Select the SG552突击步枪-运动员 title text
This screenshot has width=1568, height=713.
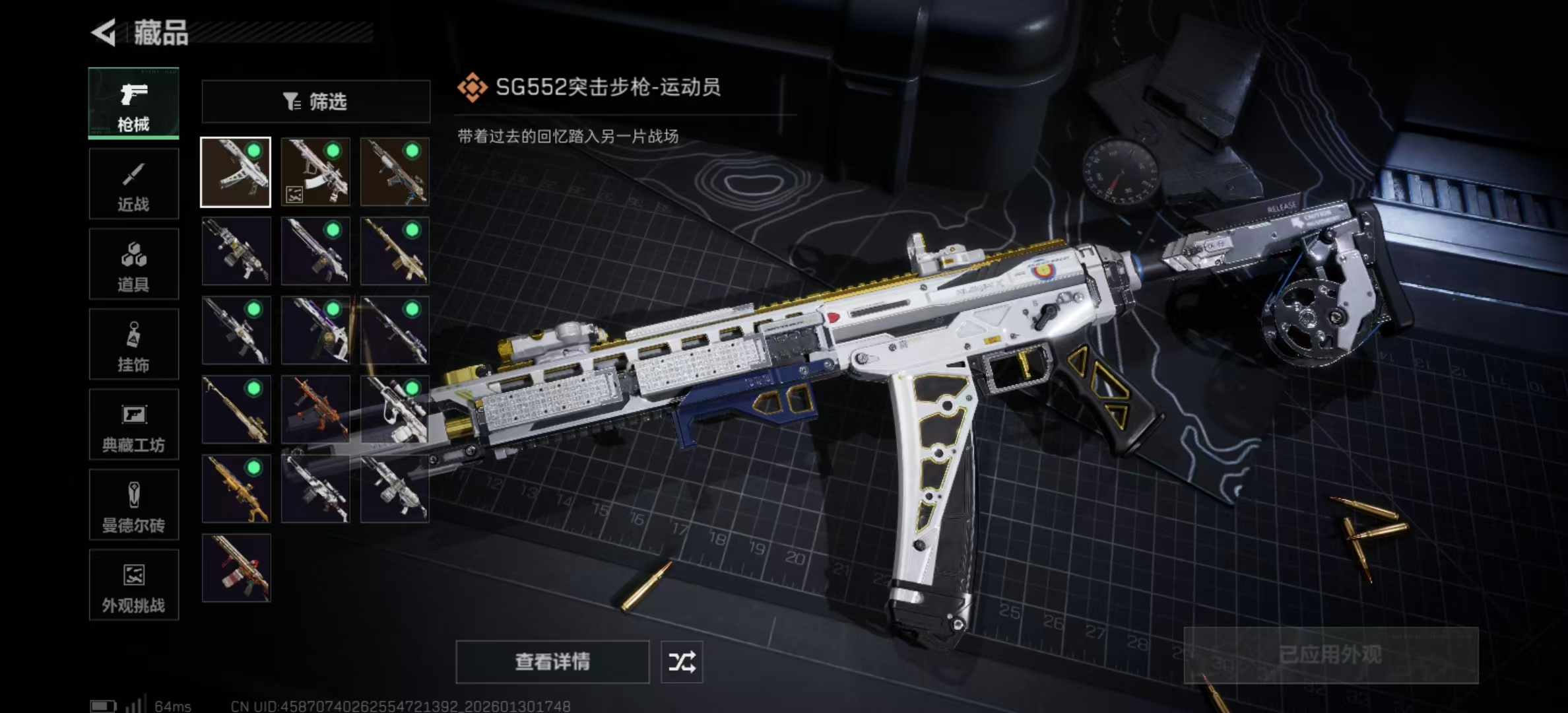pos(607,86)
